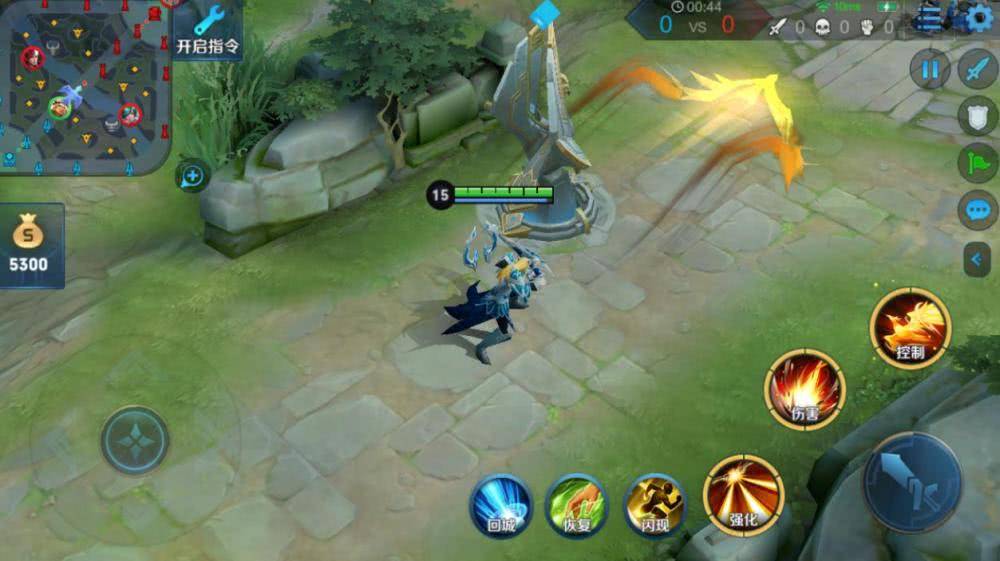The width and height of the screenshot is (1000, 561).
Task: Open the chat bubble quick messages
Action: tap(978, 210)
